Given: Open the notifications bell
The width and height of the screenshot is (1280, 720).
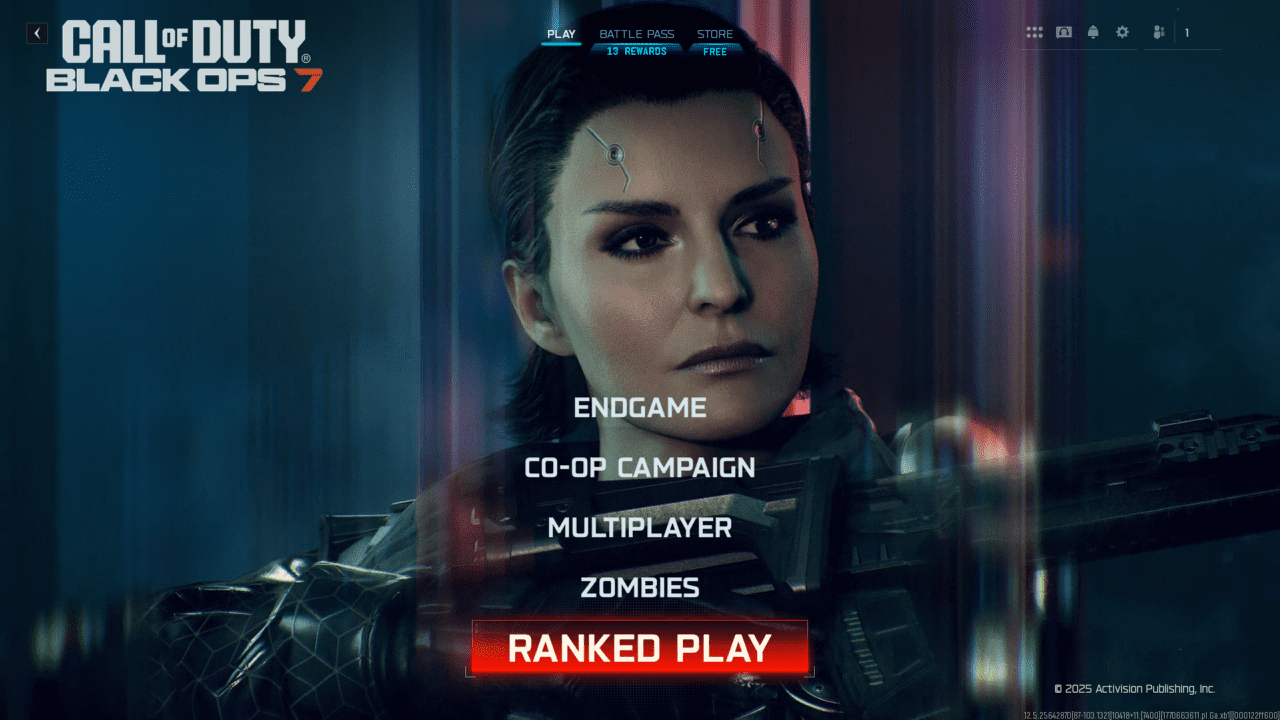Looking at the screenshot, I should coord(1091,32).
